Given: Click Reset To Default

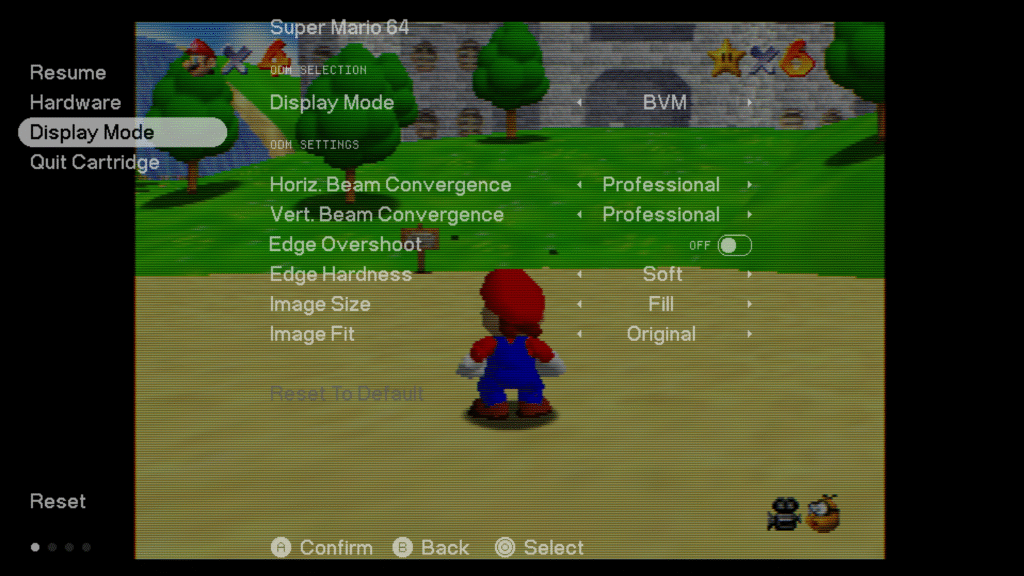Looking at the screenshot, I should pyautogui.click(x=347, y=394).
